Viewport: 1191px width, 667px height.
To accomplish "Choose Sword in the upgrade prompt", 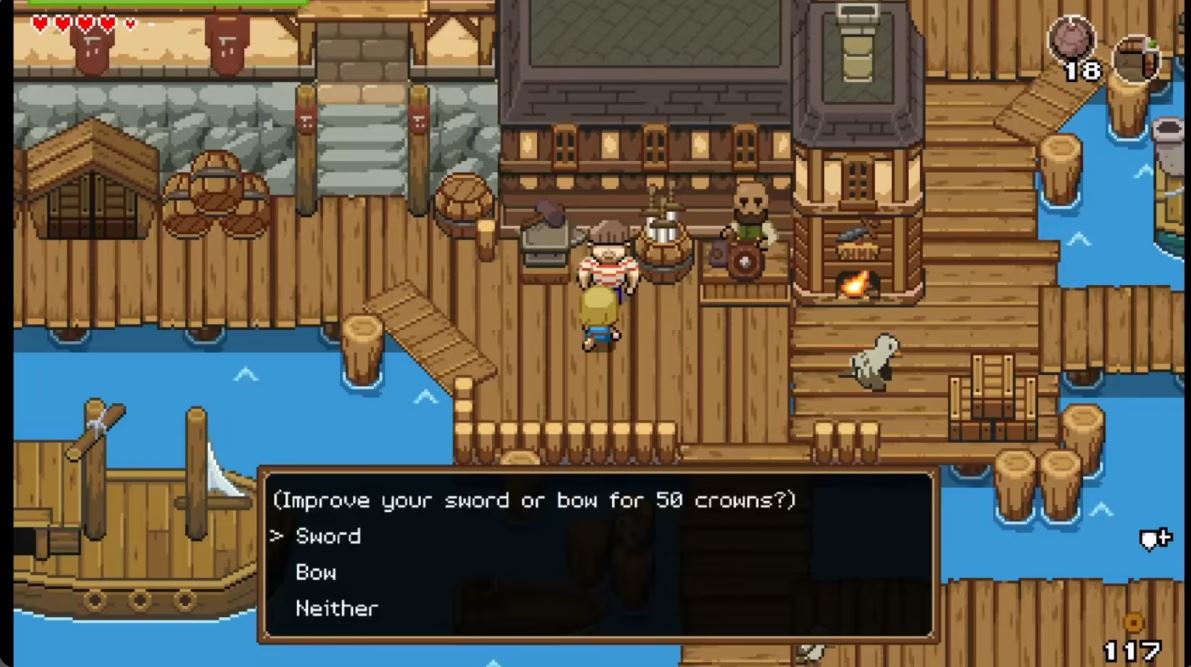I will 328,536.
